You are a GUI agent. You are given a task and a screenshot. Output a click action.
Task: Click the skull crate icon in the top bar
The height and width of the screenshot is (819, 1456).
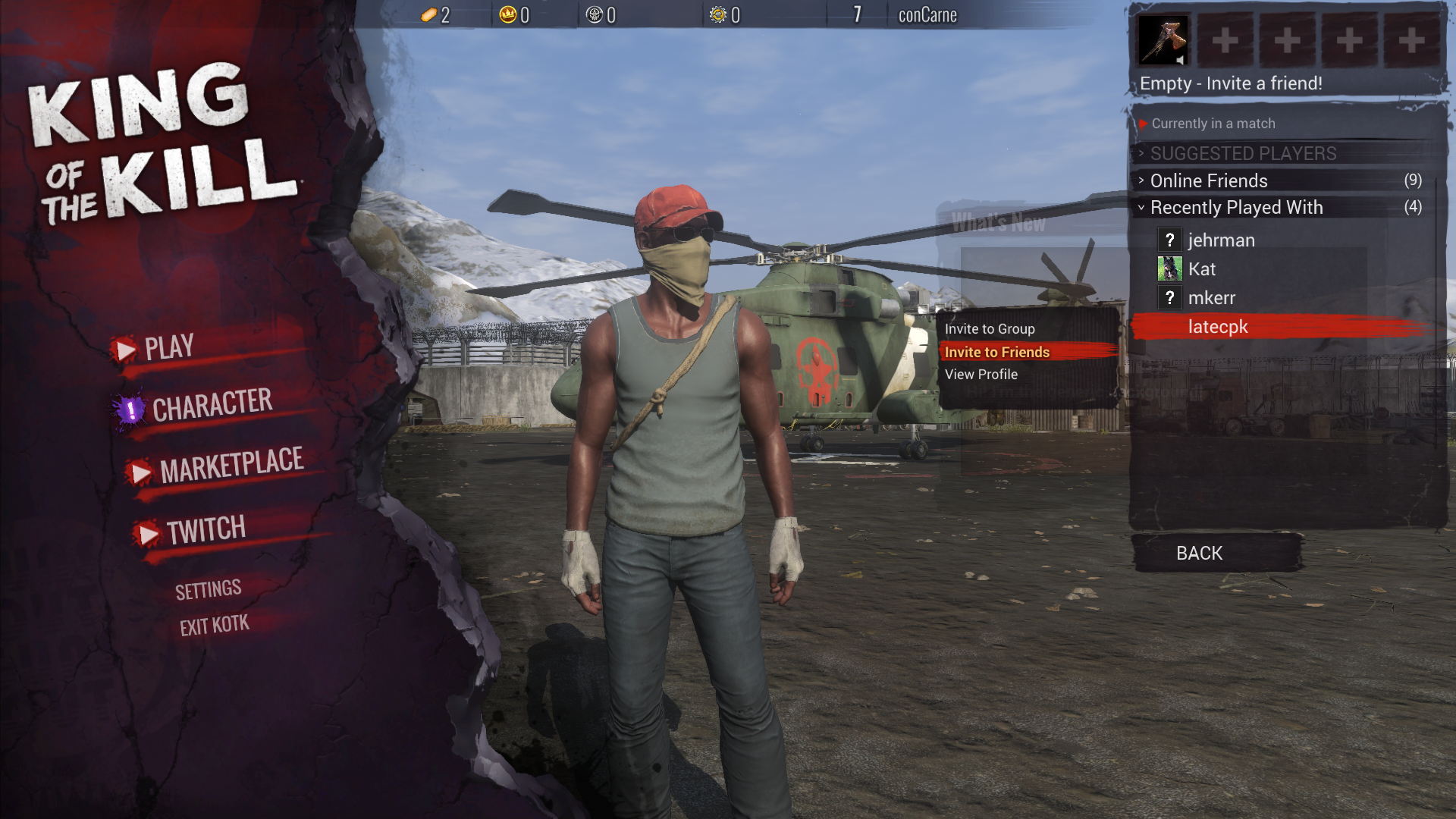595,14
